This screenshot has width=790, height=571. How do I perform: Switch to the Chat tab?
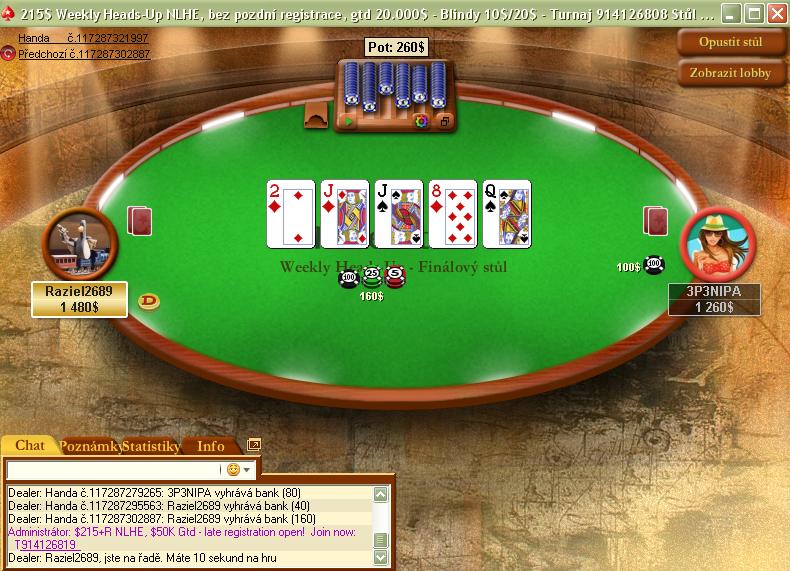click(30, 446)
